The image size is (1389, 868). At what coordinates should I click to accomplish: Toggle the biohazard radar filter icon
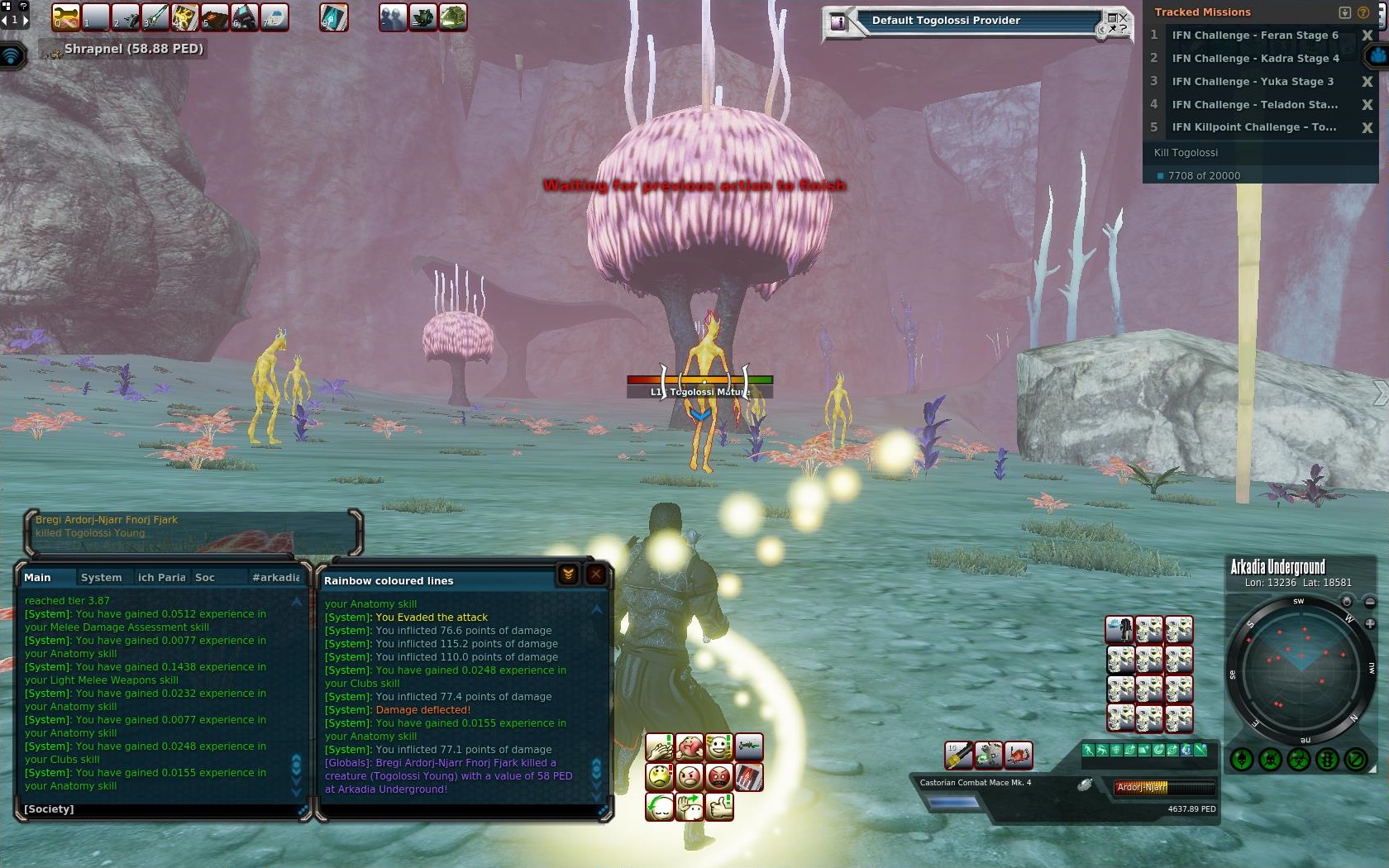[1299, 759]
